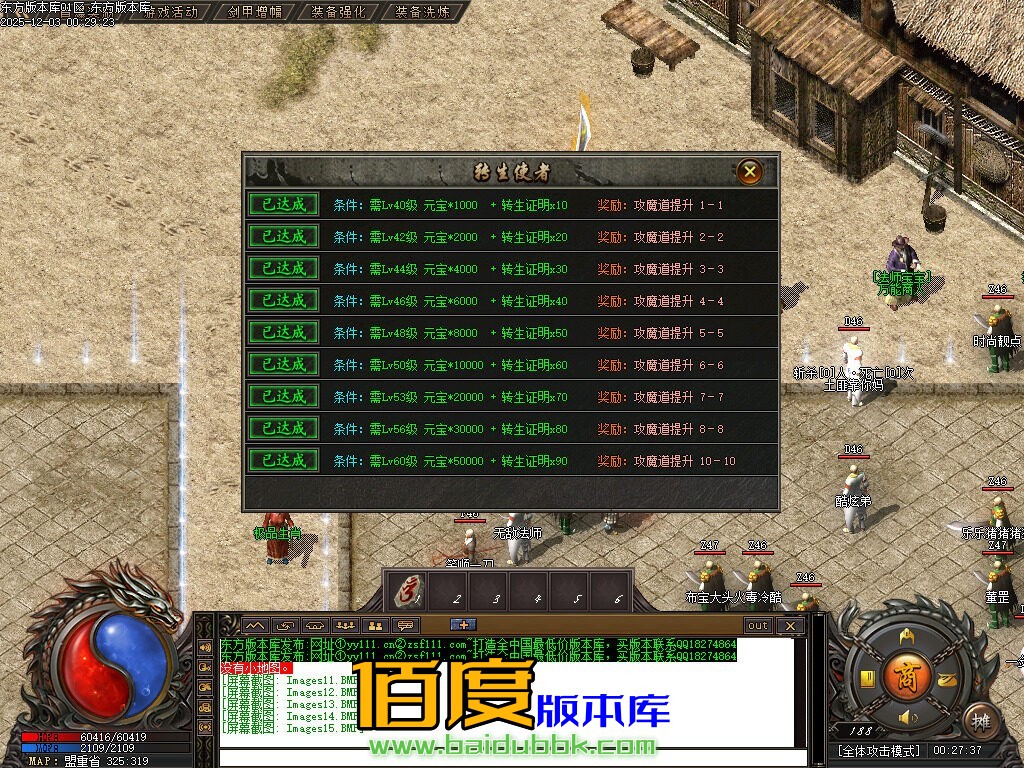Close the 转生使者 dialog window
The width and height of the screenshot is (1024, 768).
click(x=750, y=171)
